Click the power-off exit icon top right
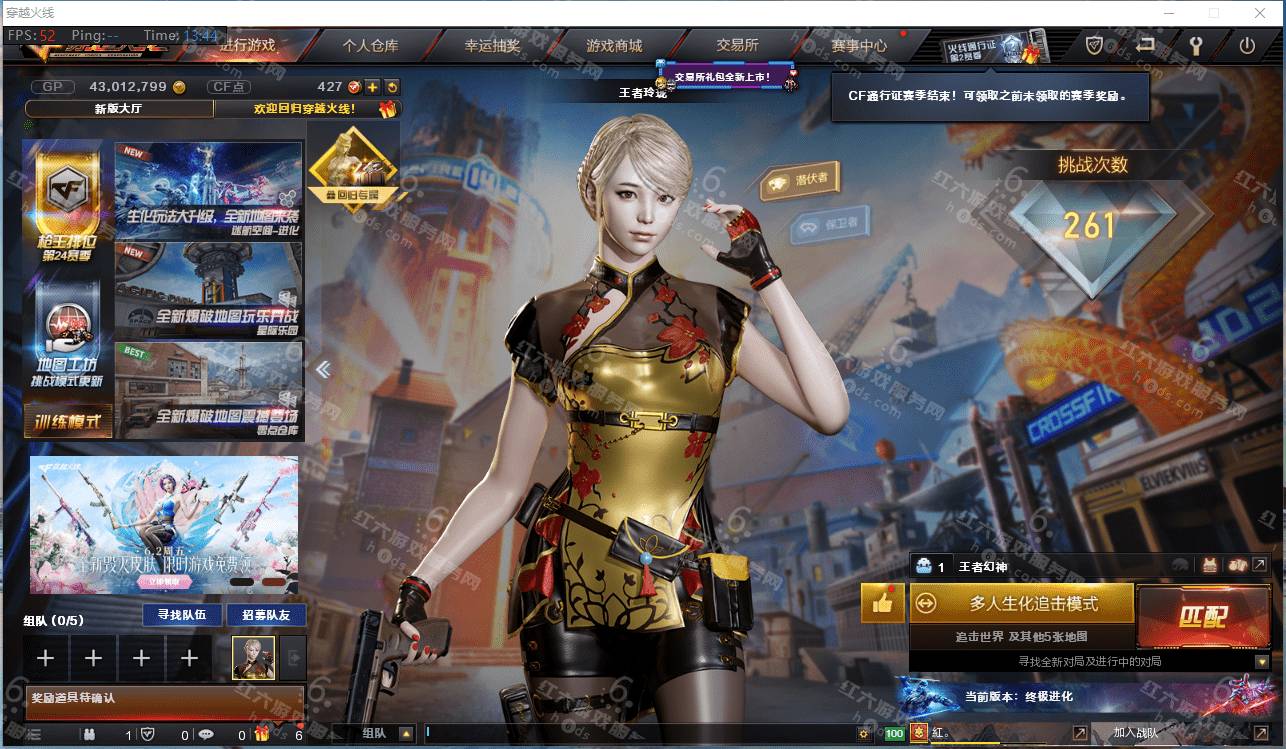 pos(1249,45)
